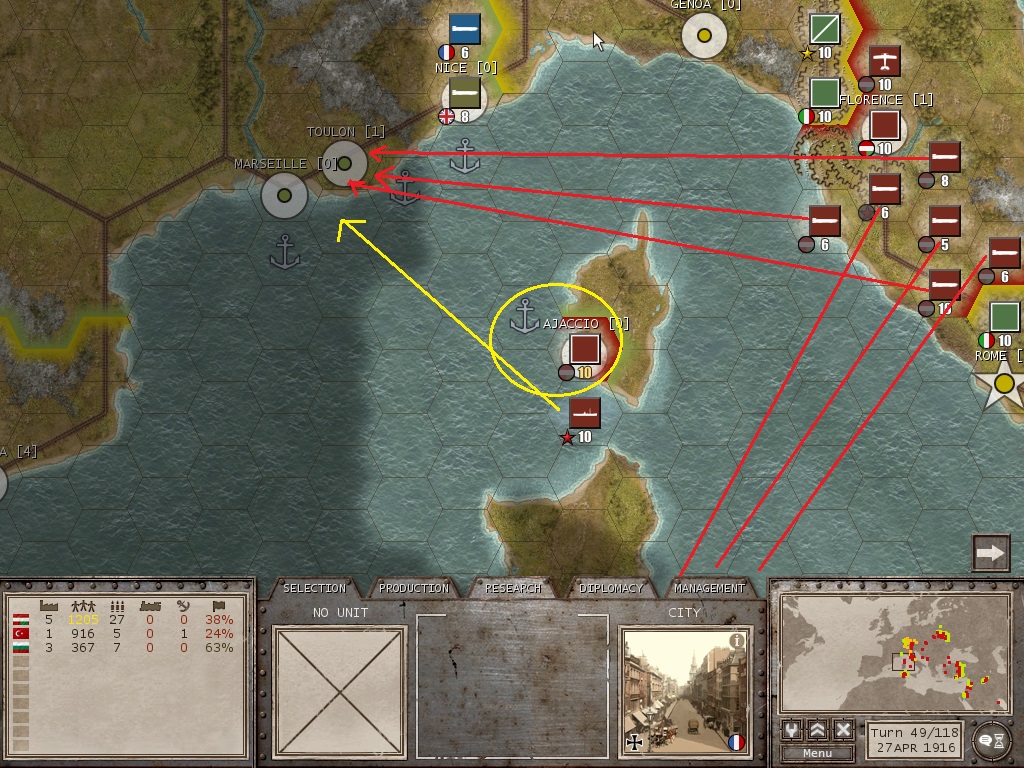
Task: Select the French unit north of Nice
Action: coord(464,29)
